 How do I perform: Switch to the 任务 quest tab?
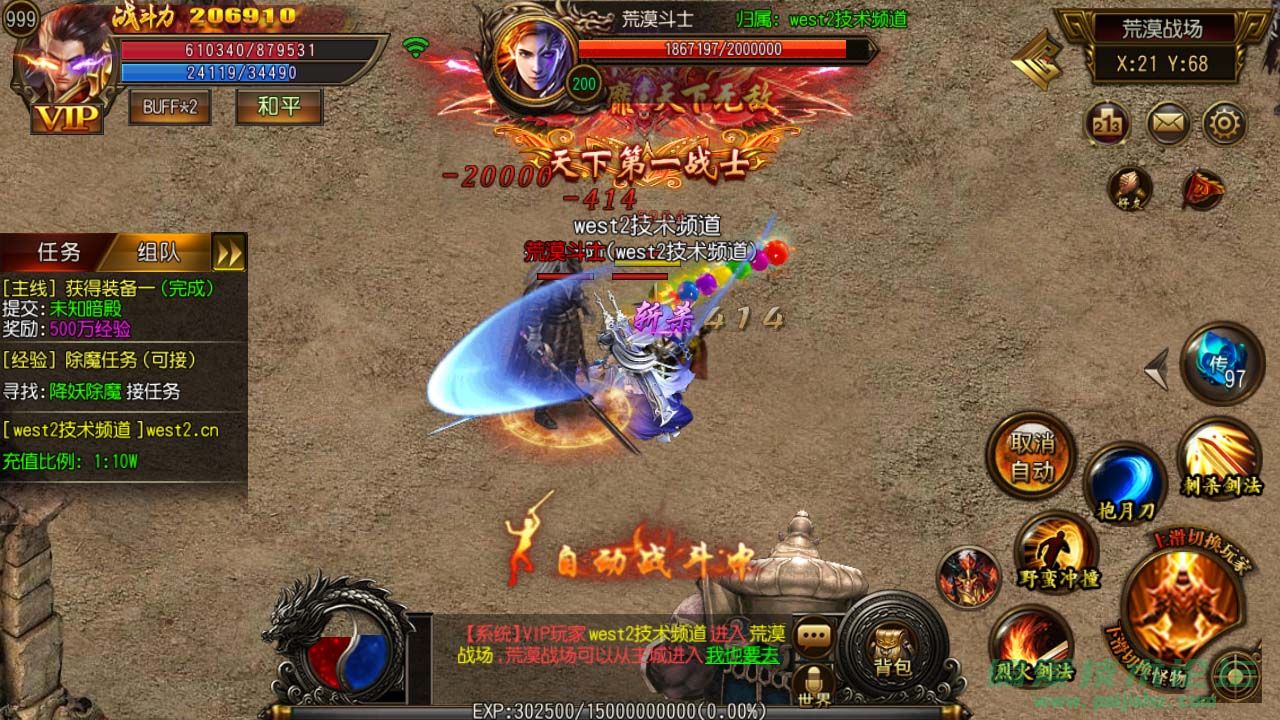57,252
